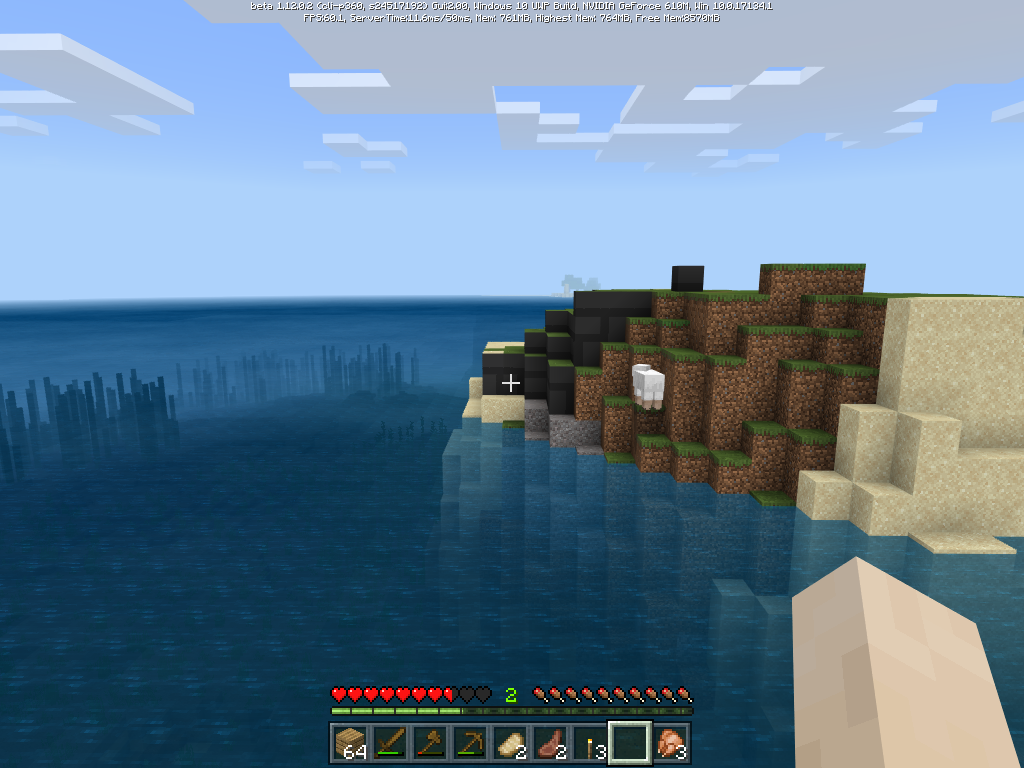Click the highlighted empty hotbar slot
The height and width of the screenshot is (768, 1024).
click(630, 743)
